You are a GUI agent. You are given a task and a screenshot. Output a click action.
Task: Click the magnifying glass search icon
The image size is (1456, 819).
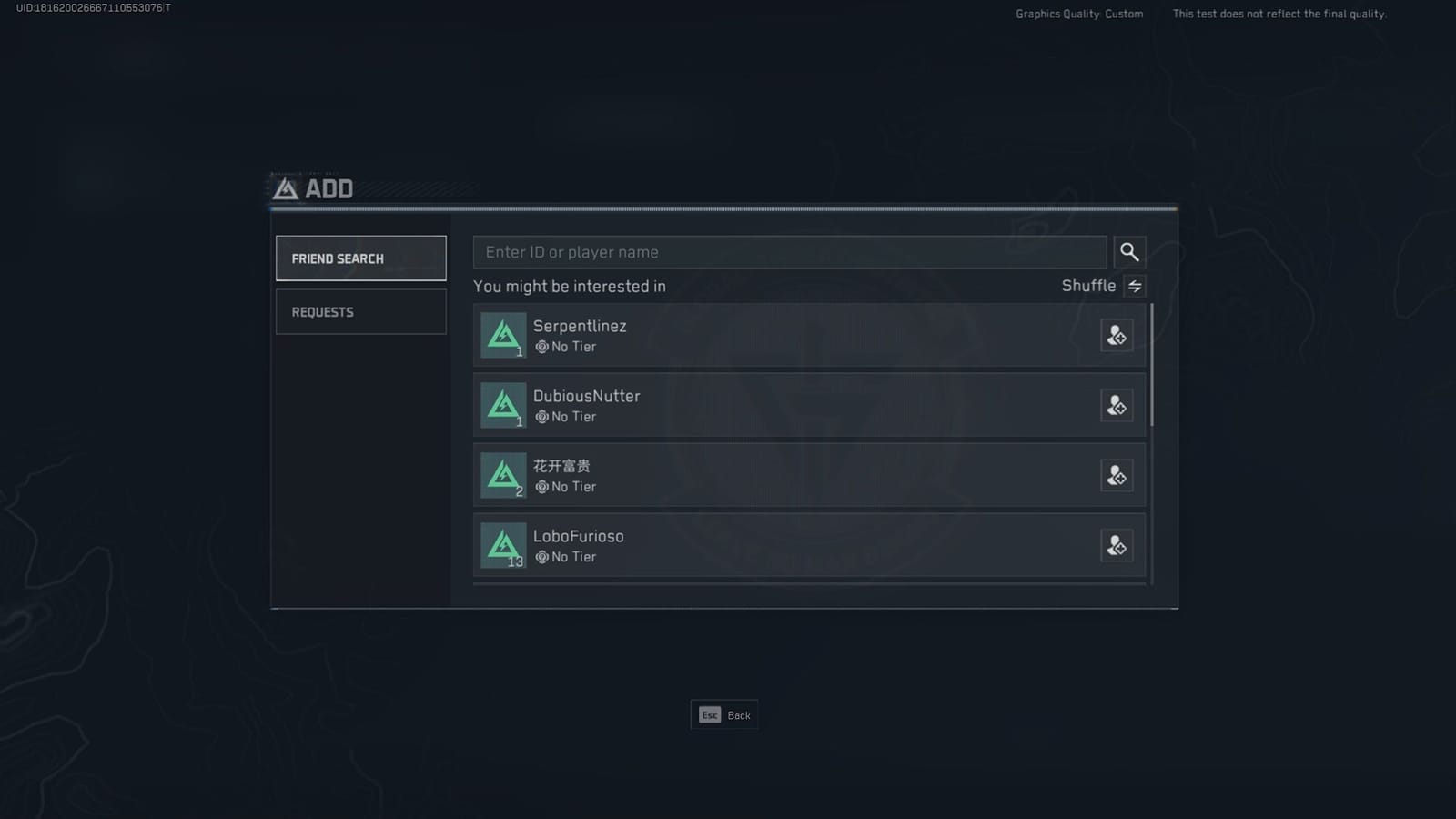click(x=1130, y=252)
